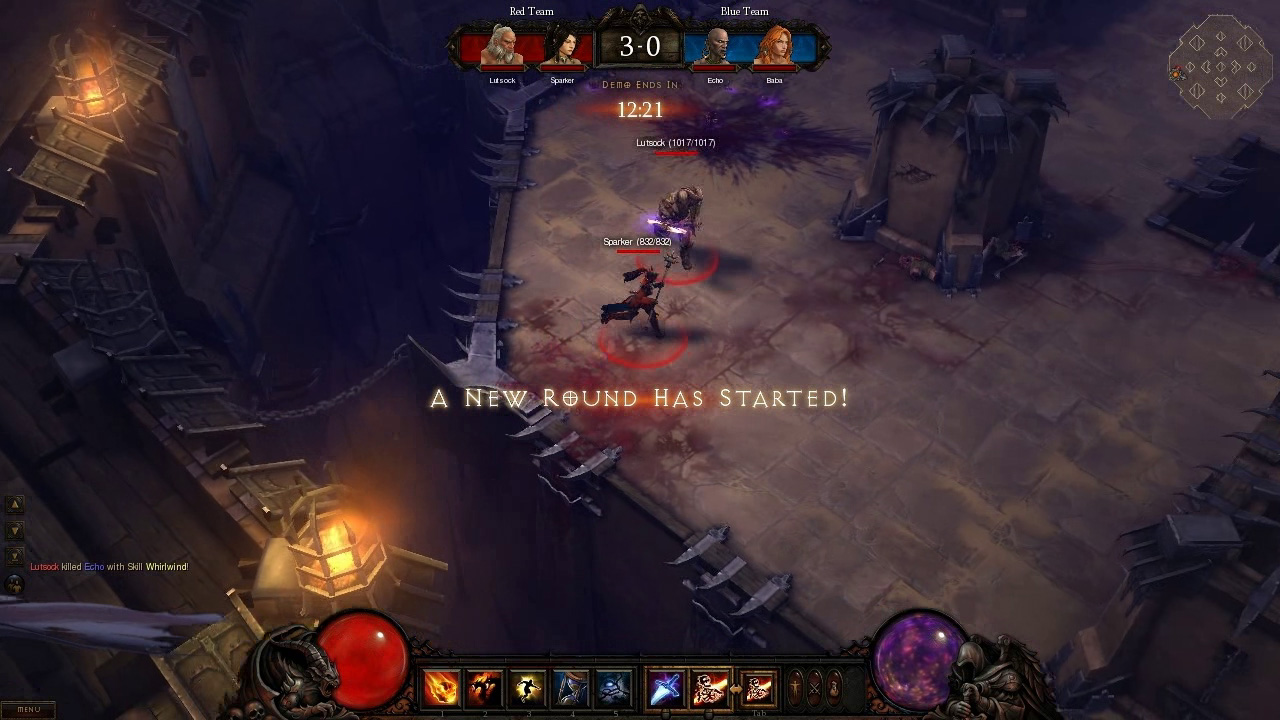Open the inventory bag button
Image resolution: width=1280 pixels, height=720 pixels.
(x=835, y=688)
